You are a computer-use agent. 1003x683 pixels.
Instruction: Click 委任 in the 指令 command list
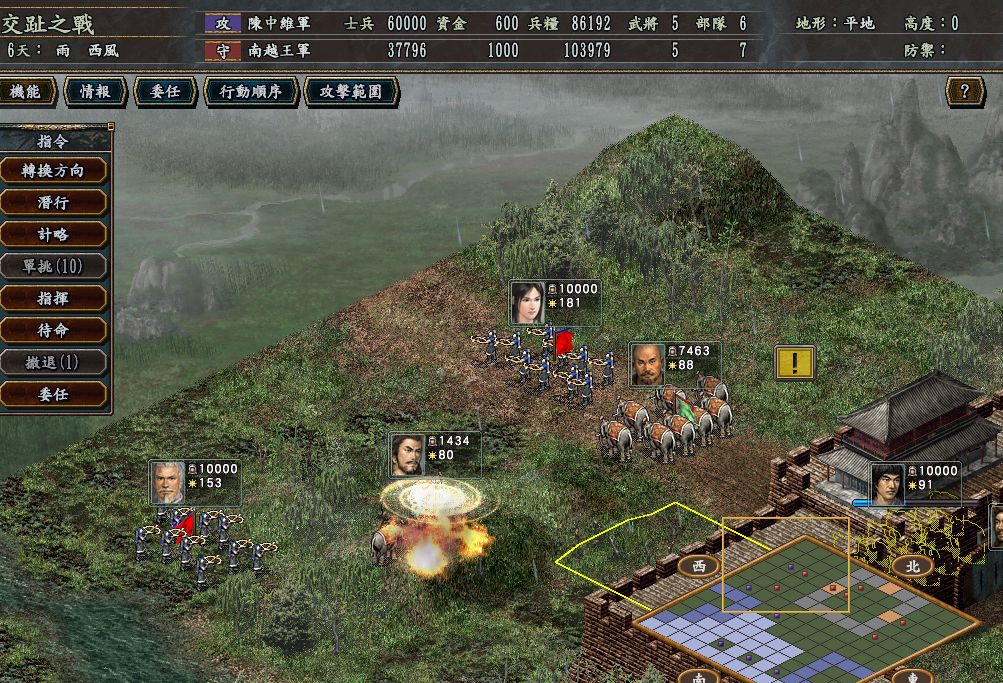(53, 394)
